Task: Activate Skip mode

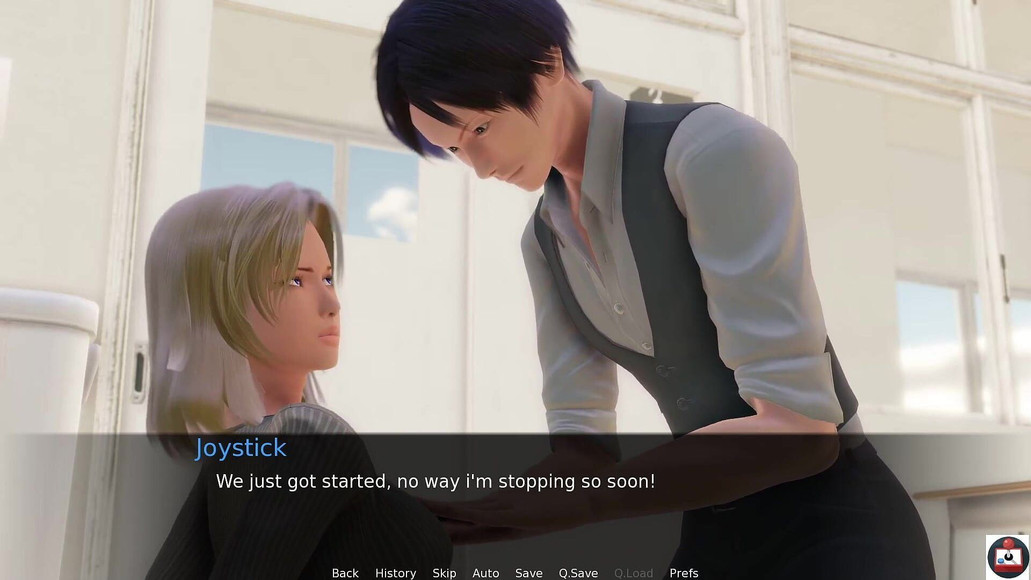Action: click(444, 573)
